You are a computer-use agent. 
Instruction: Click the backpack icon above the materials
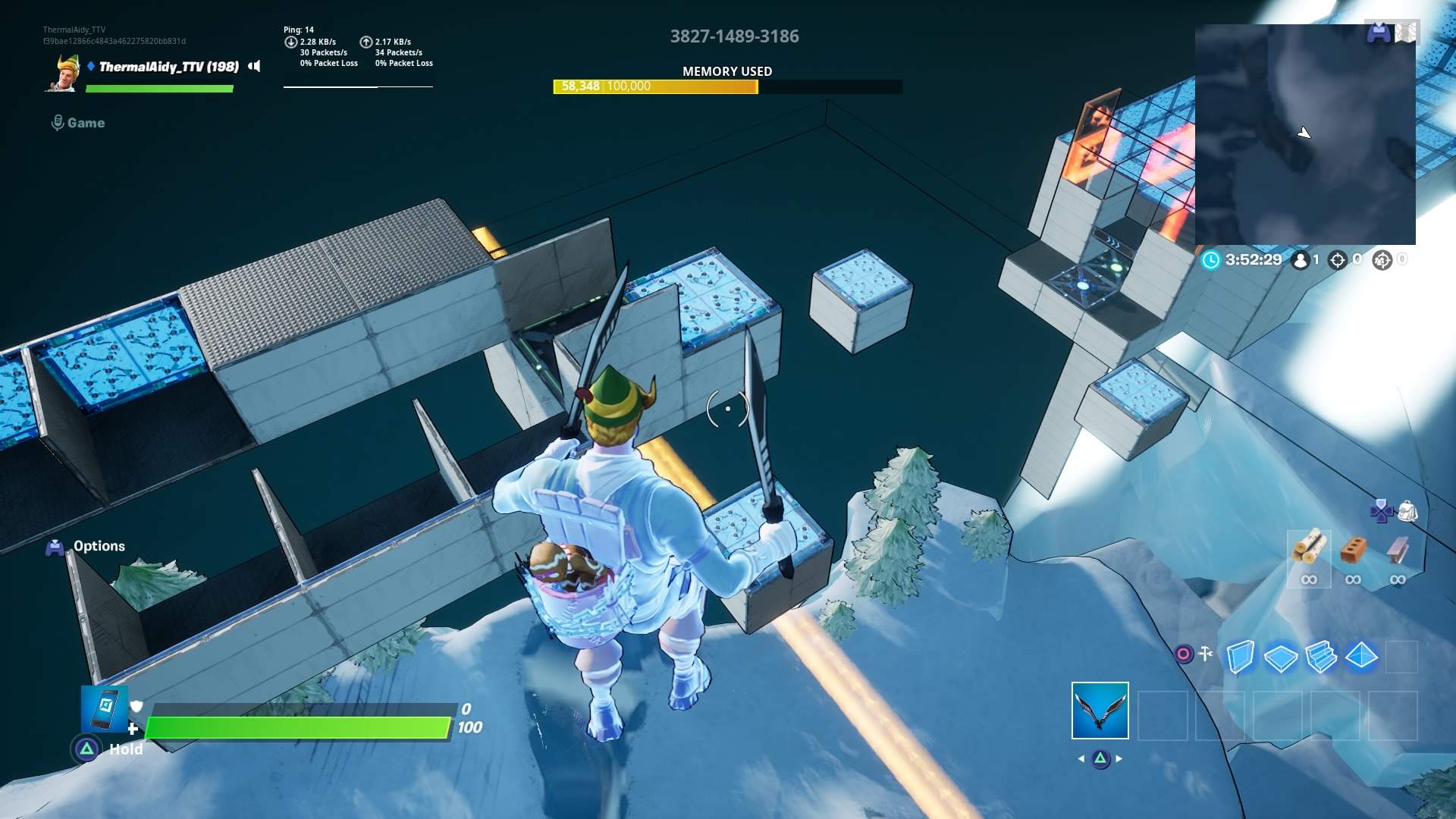tap(1407, 511)
